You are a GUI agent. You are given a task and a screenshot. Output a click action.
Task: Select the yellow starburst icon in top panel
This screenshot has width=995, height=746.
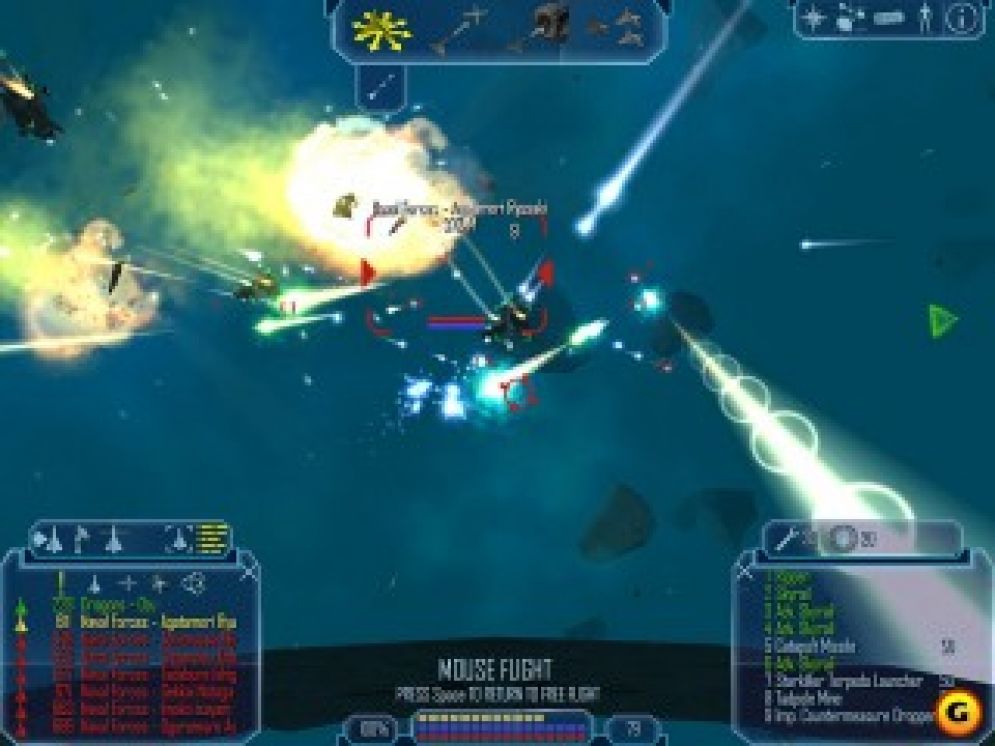(382, 31)
